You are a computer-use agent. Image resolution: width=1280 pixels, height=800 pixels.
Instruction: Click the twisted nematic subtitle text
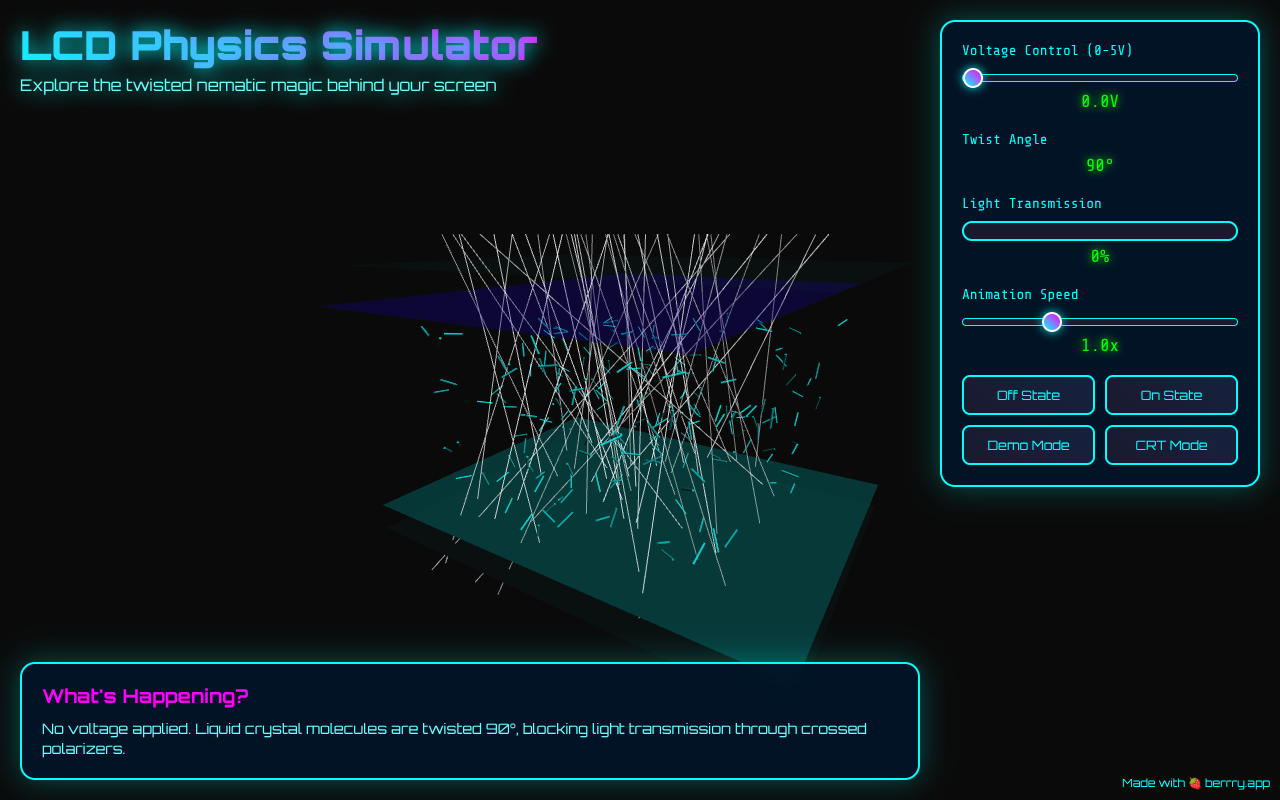[x=258, y=86]
